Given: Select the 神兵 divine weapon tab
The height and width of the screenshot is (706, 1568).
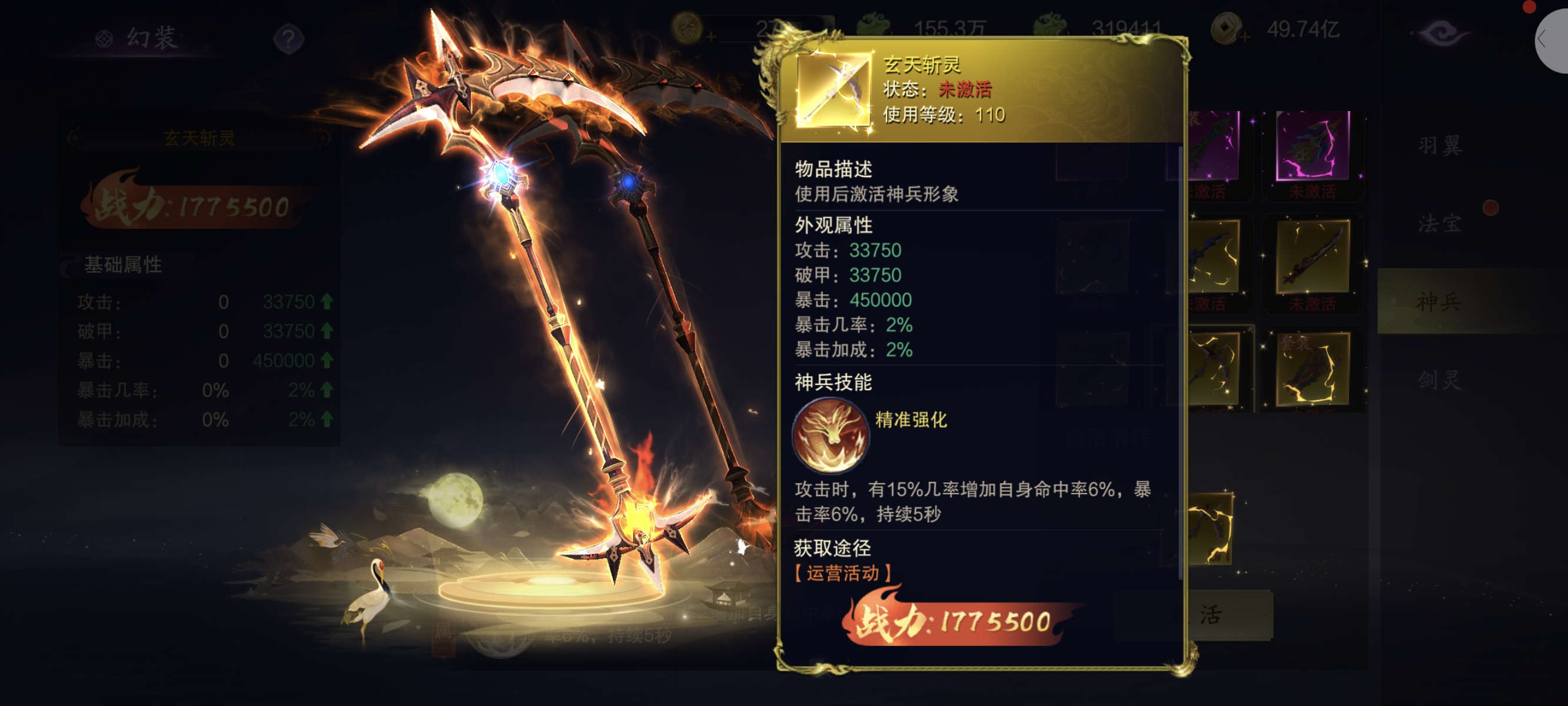Looking at the screenshot, I should 1439,301.
